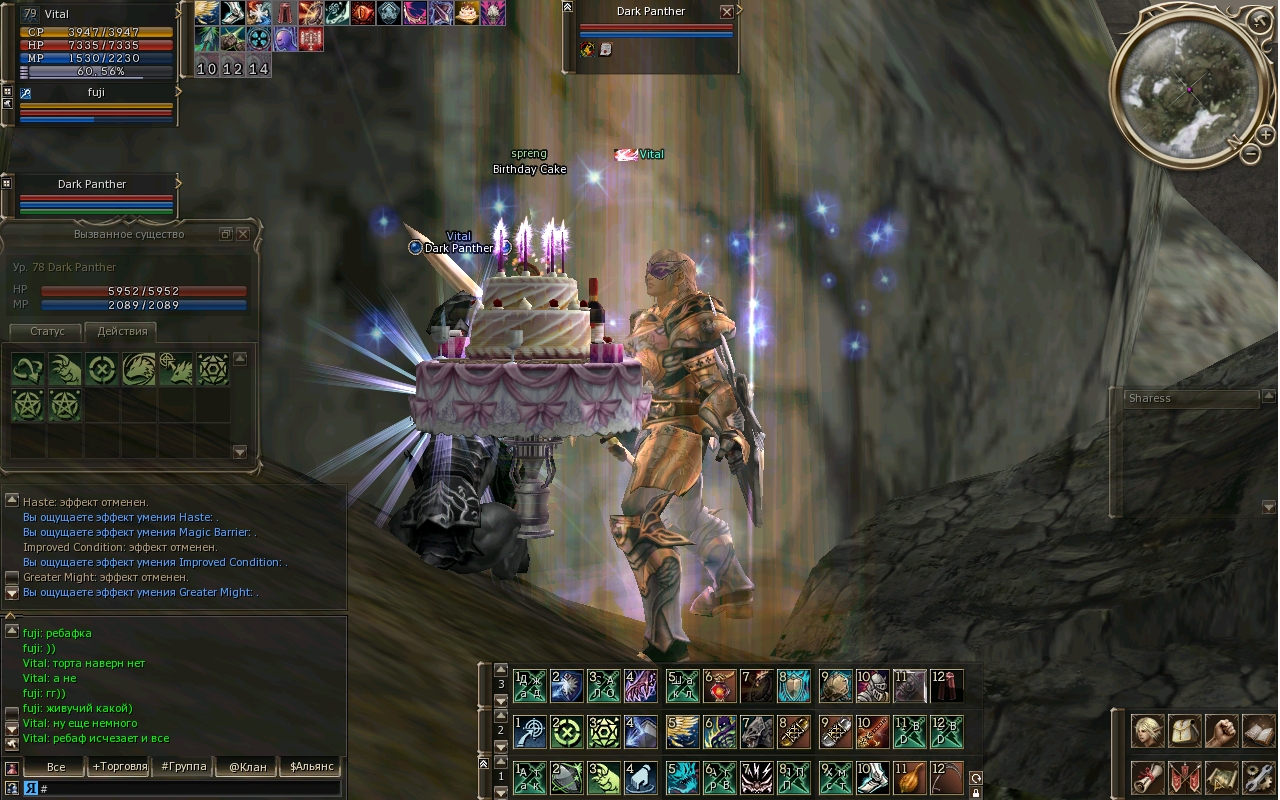Open the system settings wrench icon

click(1258, 777)
